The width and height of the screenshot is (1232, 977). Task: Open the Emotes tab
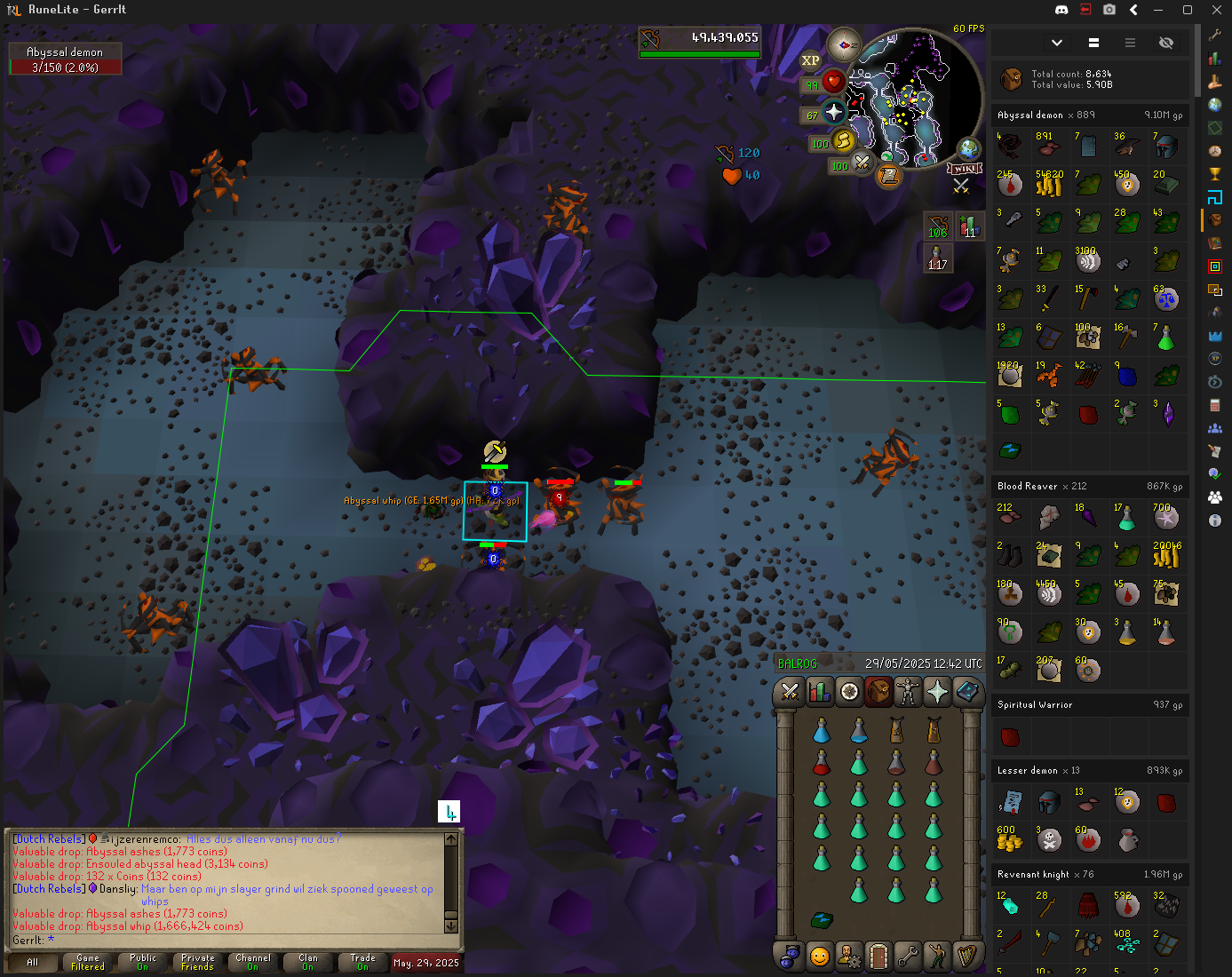tap(936, 957)
